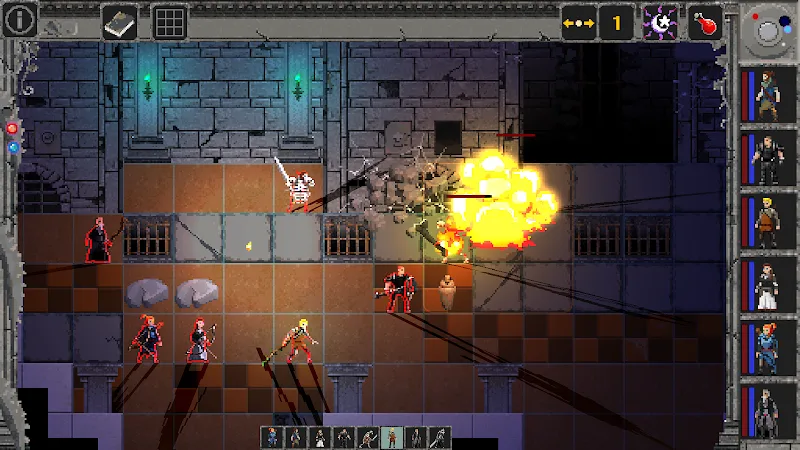Click the round gear dial in the corner

tap(769, 32)
